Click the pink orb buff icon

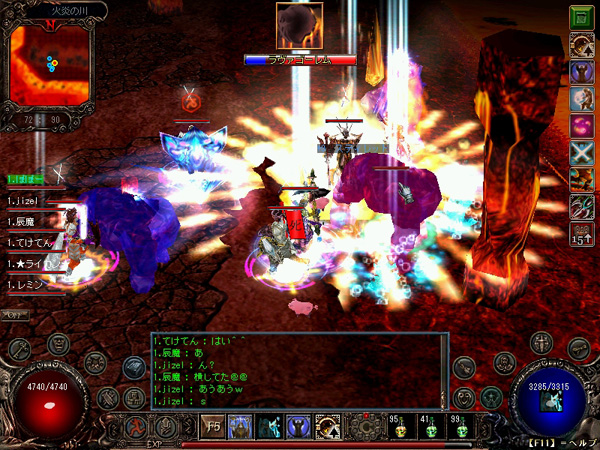pos(581,126)
